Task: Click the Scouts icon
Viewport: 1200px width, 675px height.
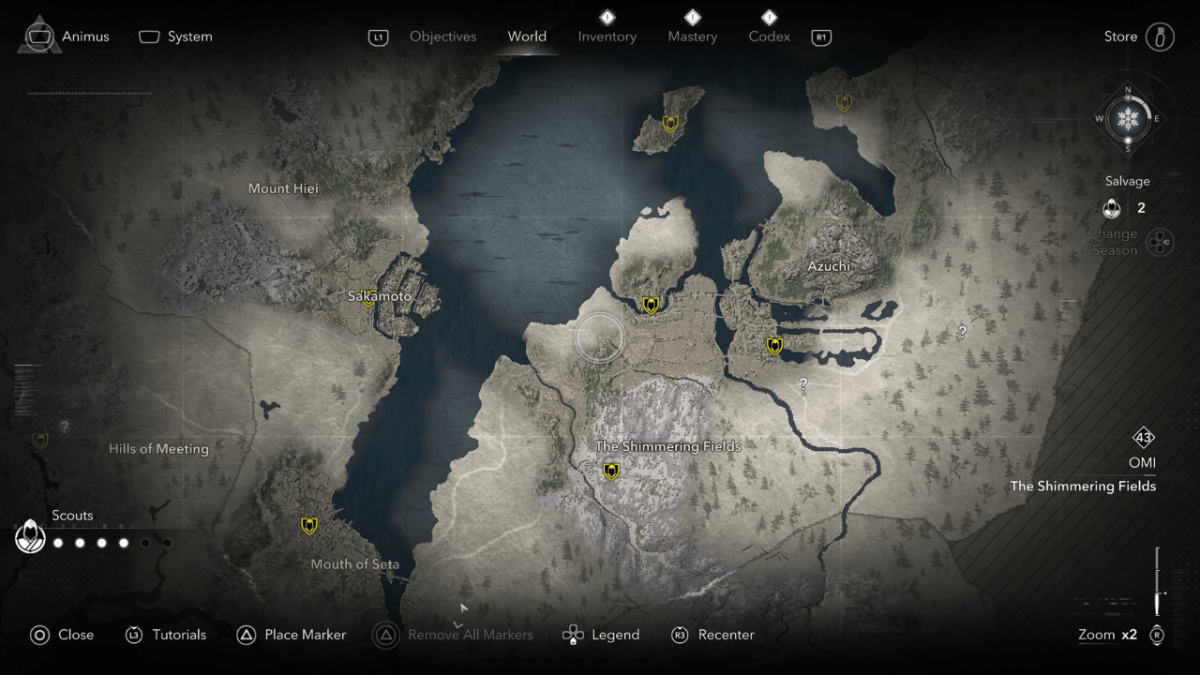Action: 31,537
